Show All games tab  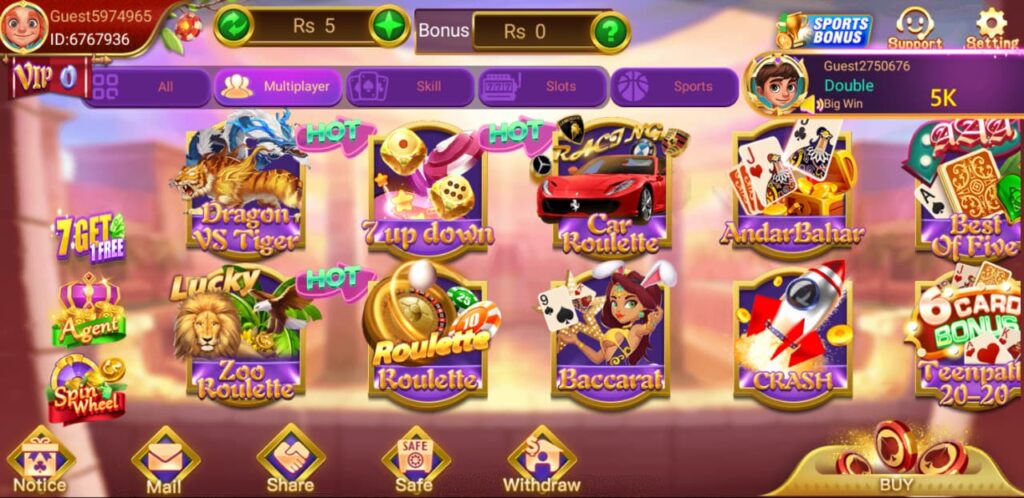147,87
